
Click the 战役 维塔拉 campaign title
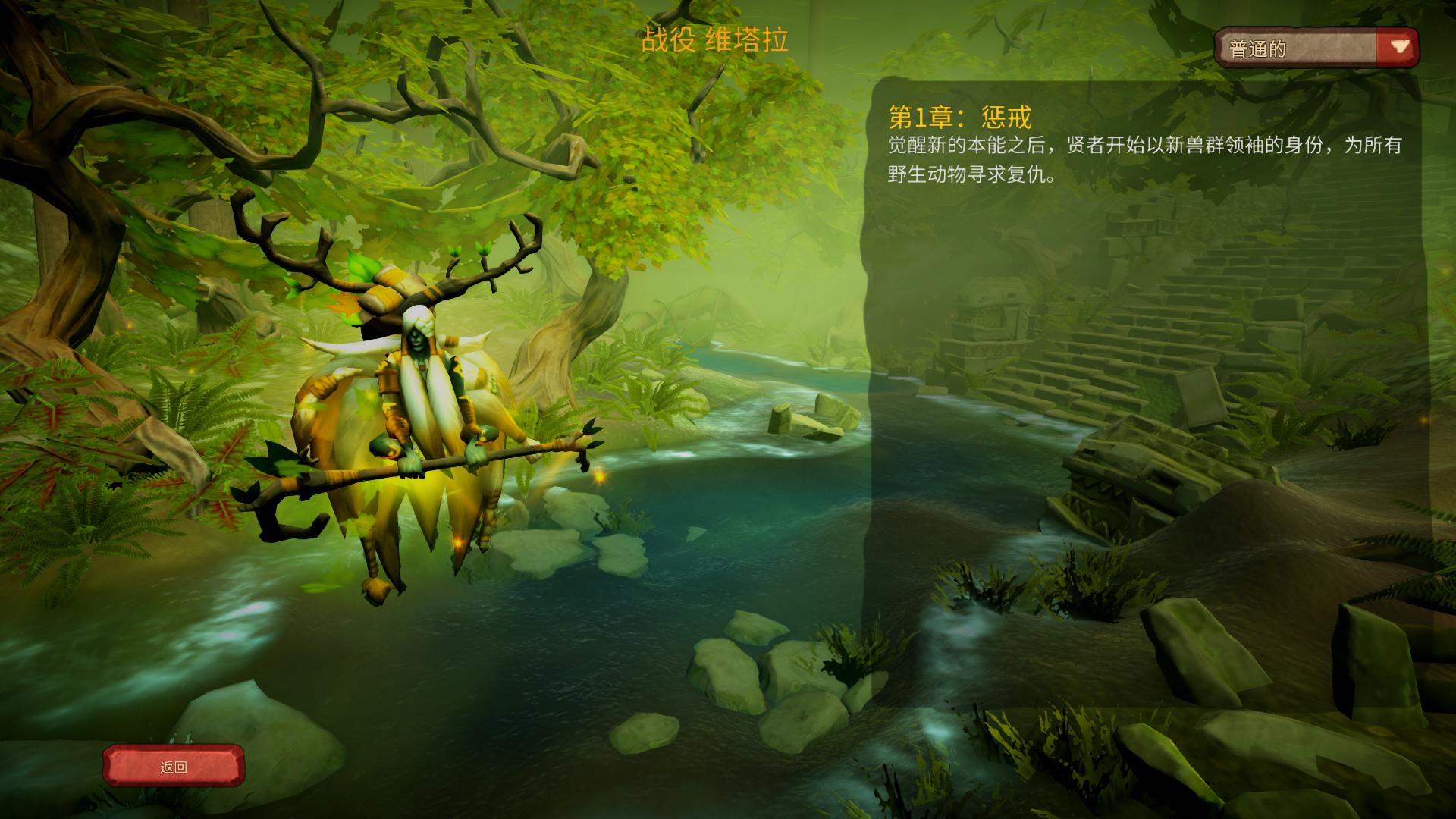(x=717, y=42)
